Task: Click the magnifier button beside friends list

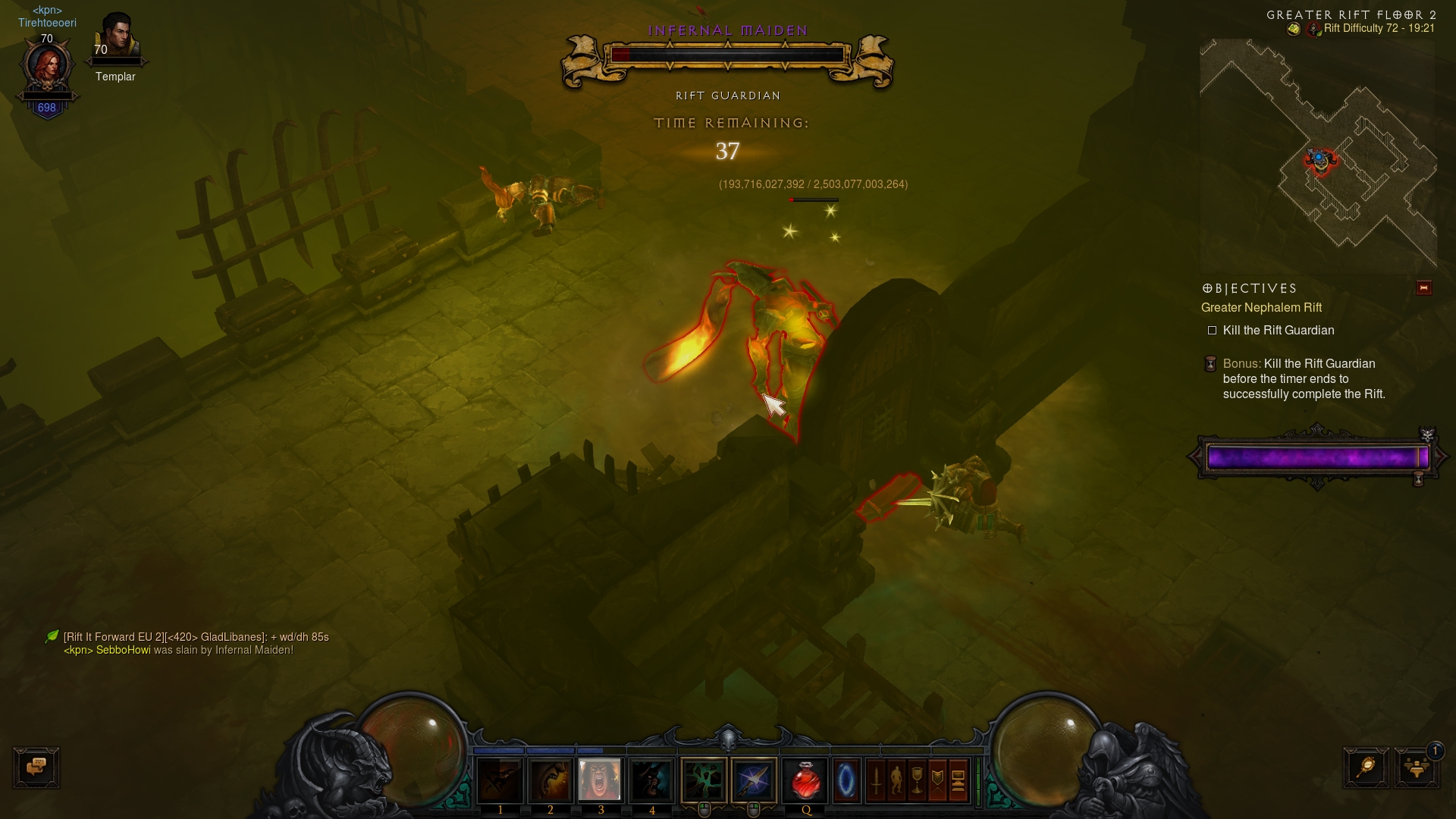Action: tap(1366, 767)
